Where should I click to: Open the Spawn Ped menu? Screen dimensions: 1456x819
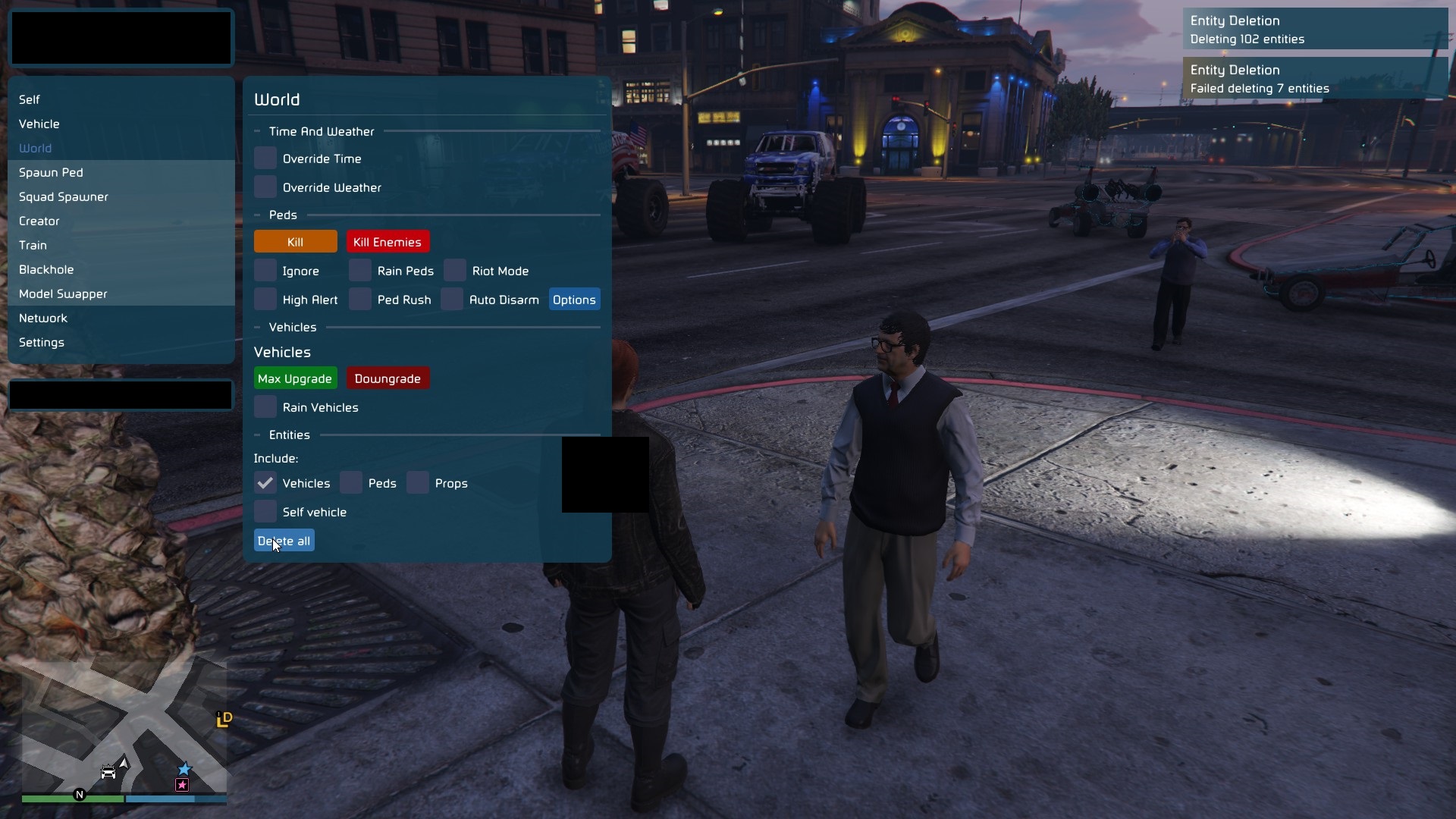pyautogui.click(x=51, y=172)
